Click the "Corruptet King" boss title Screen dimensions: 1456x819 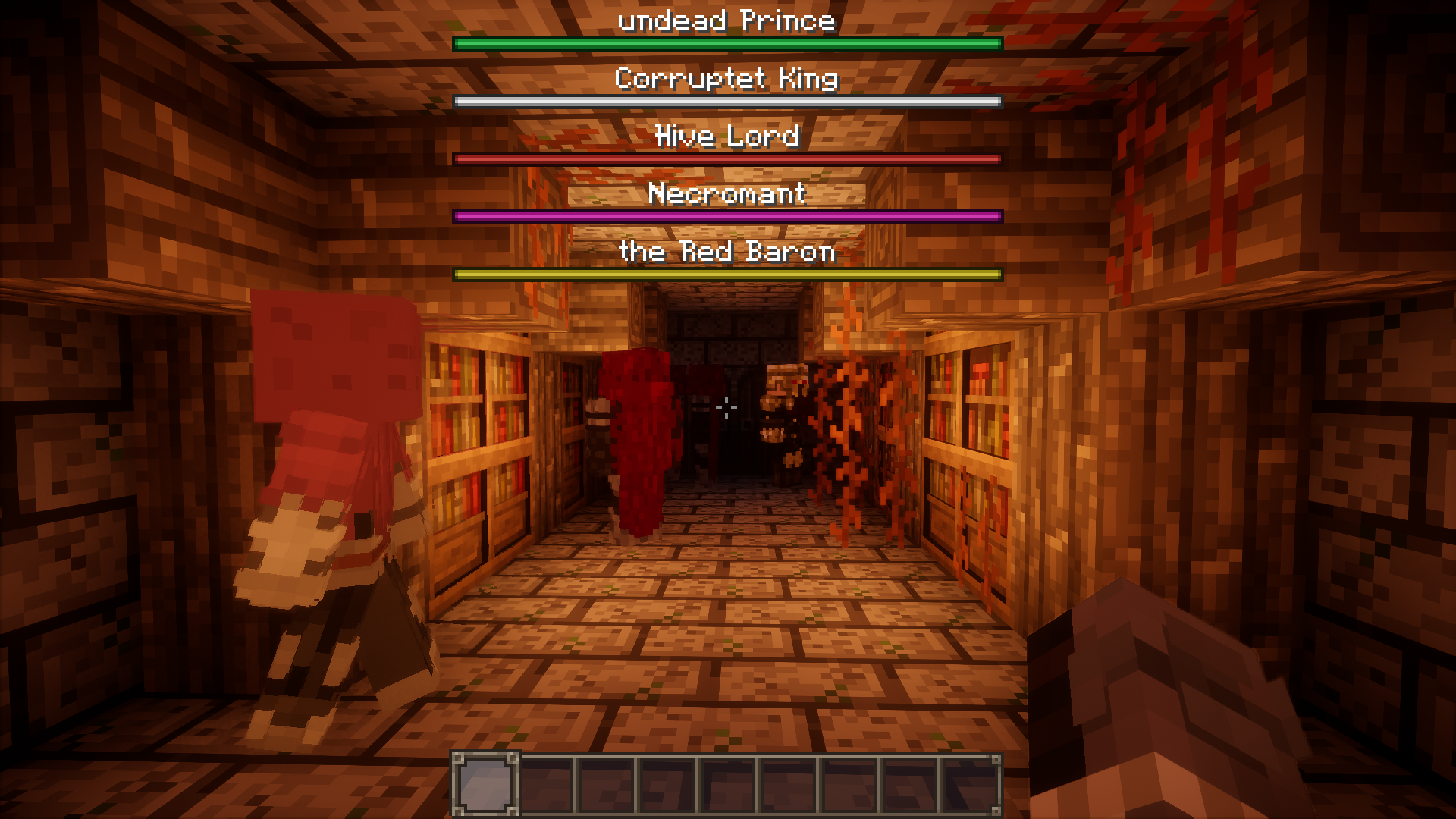726,78
